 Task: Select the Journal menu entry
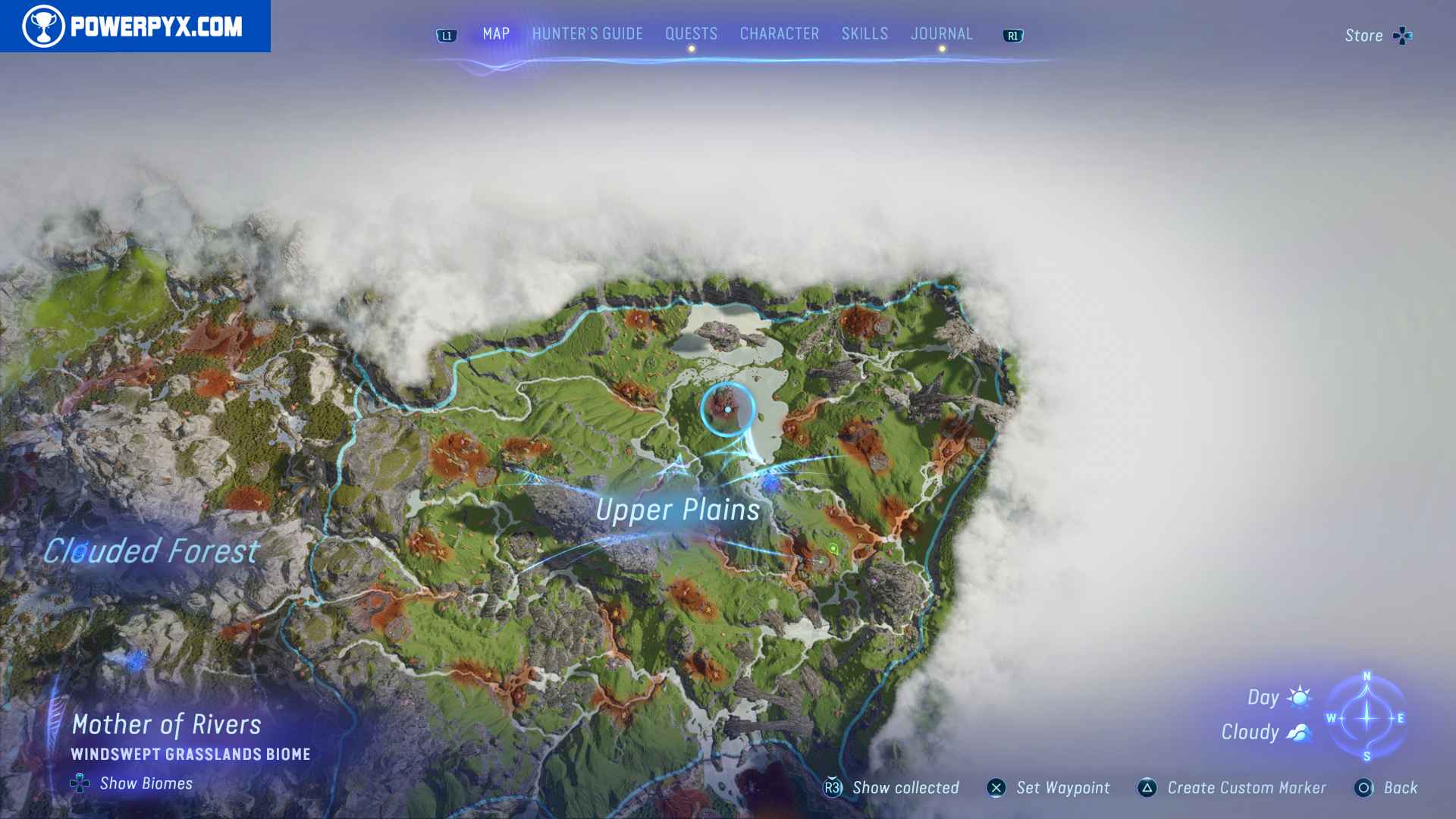(942, 33)
